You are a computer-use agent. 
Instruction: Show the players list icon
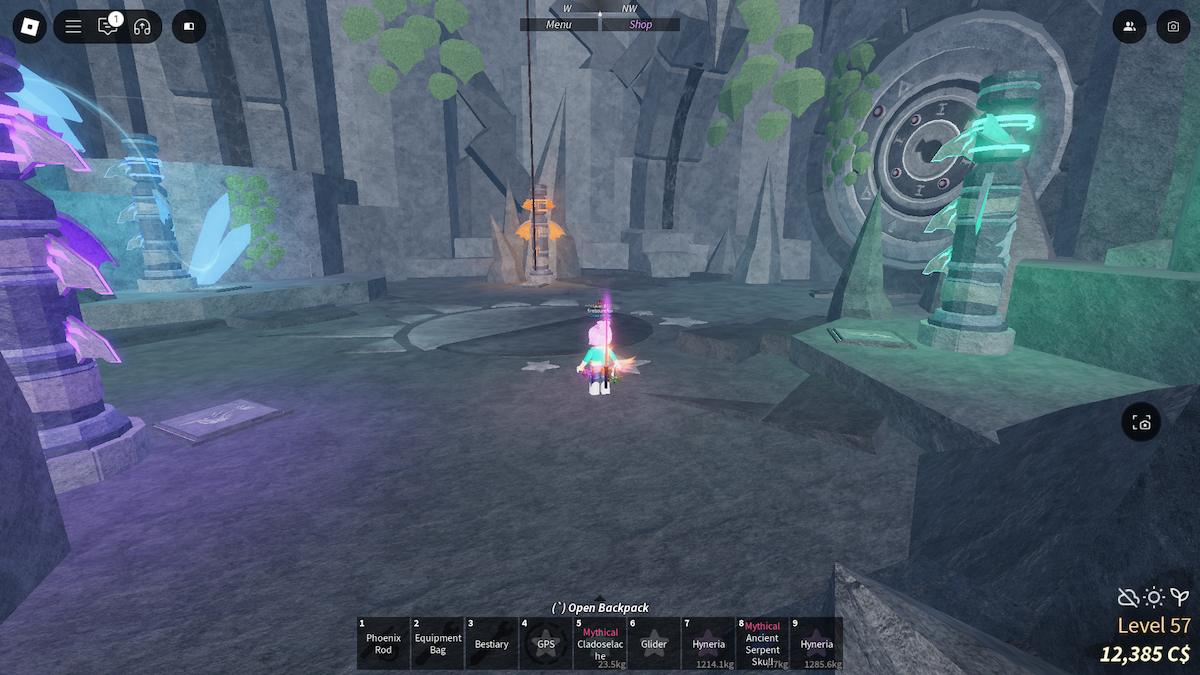[x=1129, y=27]
